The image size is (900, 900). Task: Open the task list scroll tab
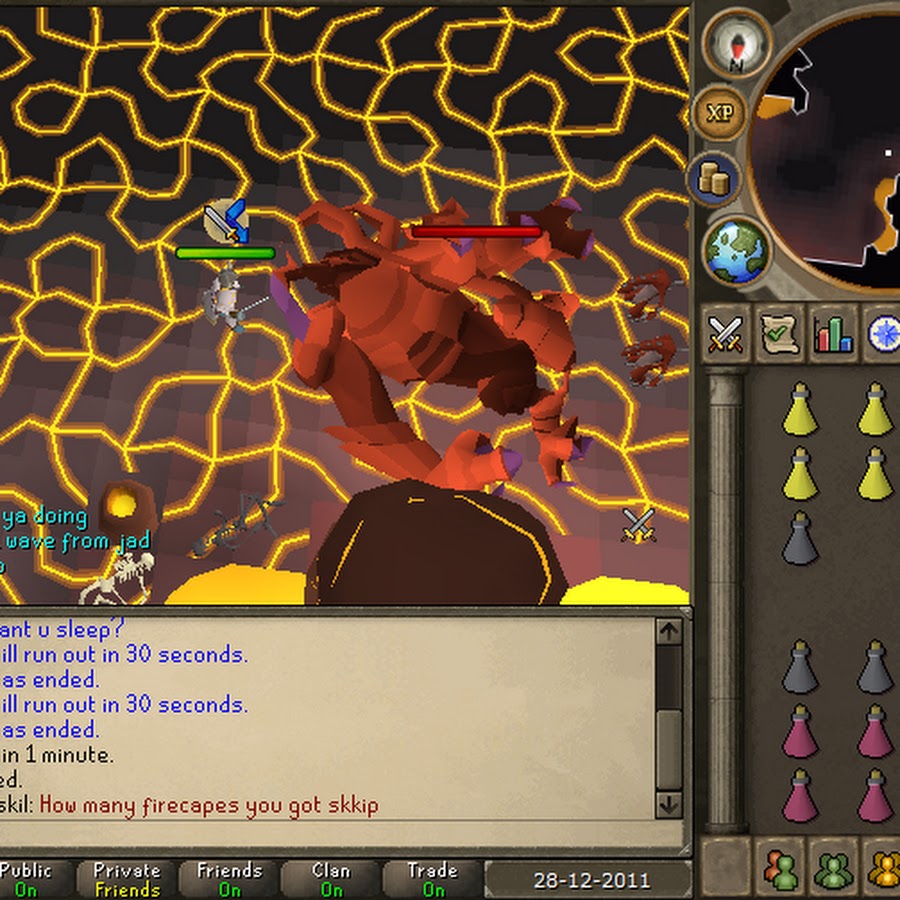777,334
